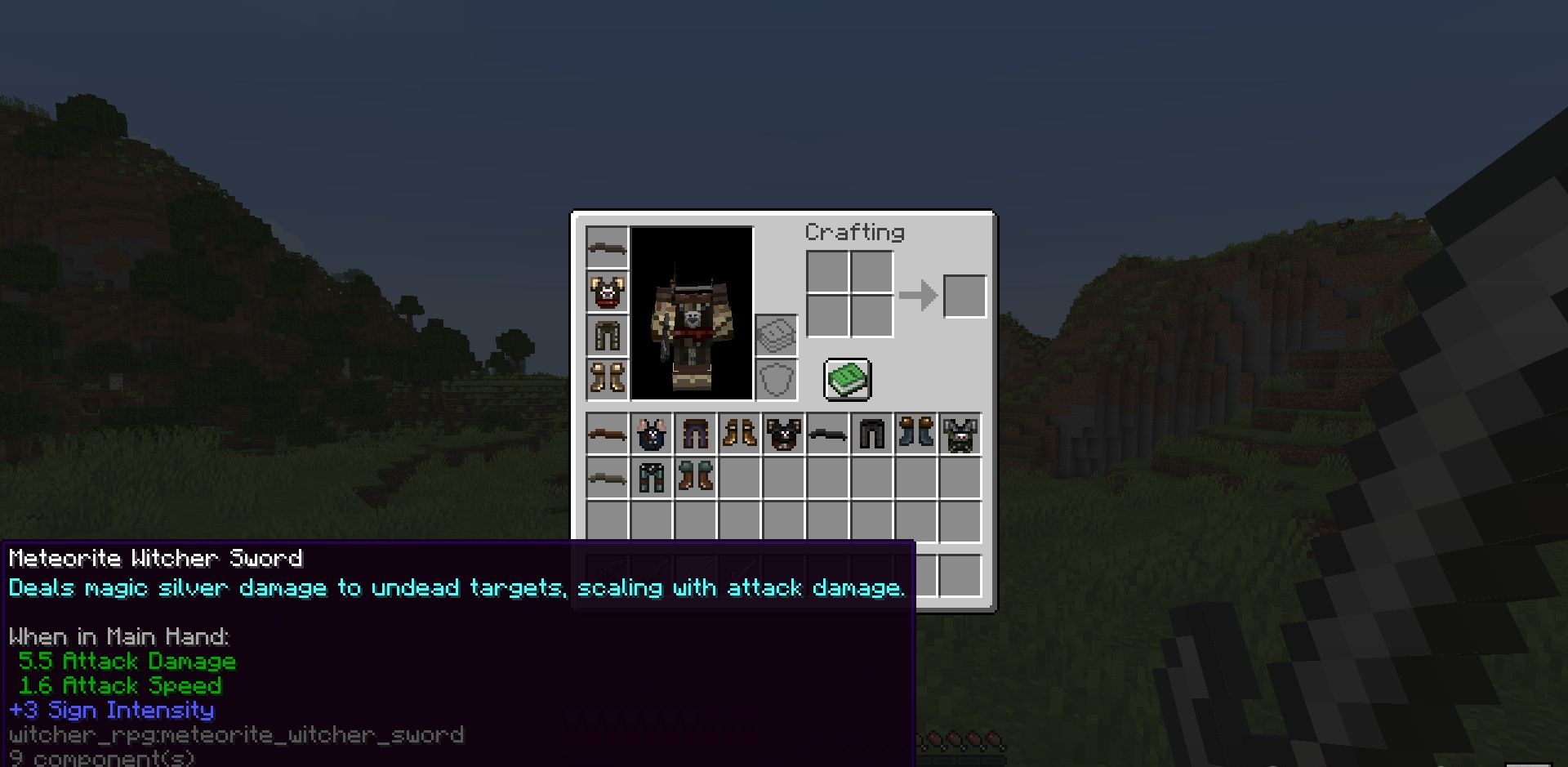Image resolution: width=1568 pixels, height=767 pixels.
Task: Grab the tan boots in inventory
Action: 740,435
